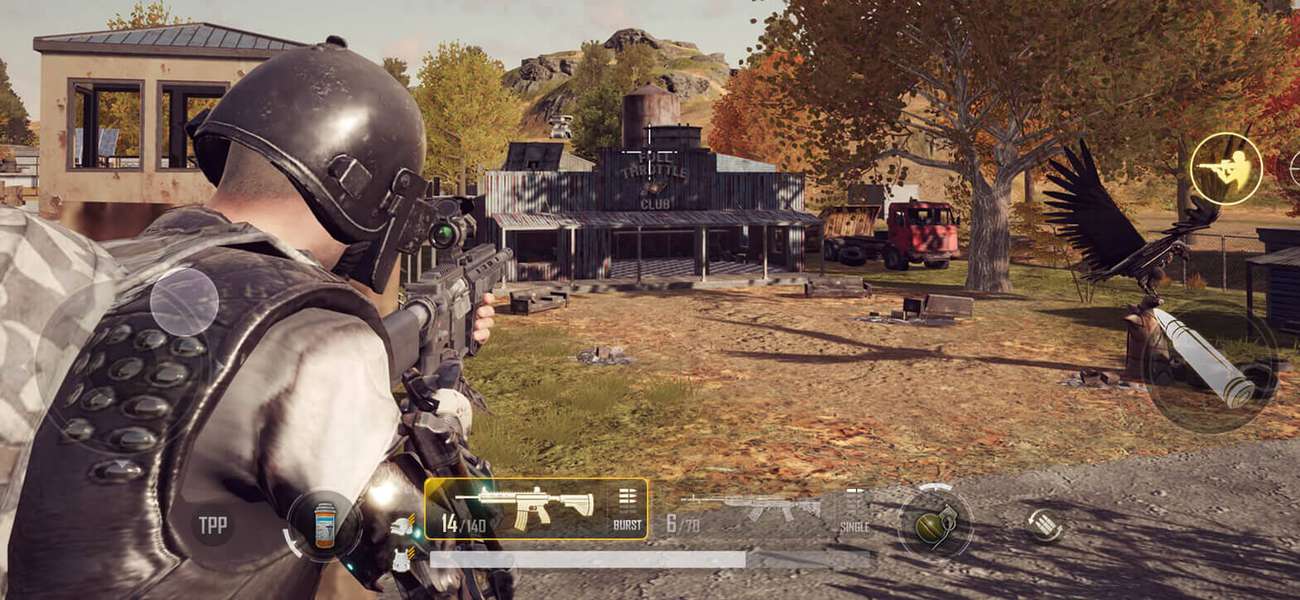Switch to the secondary rifle weapon slot
The height and width of the screenshot is (600, 1300).
tap(750, 509)
